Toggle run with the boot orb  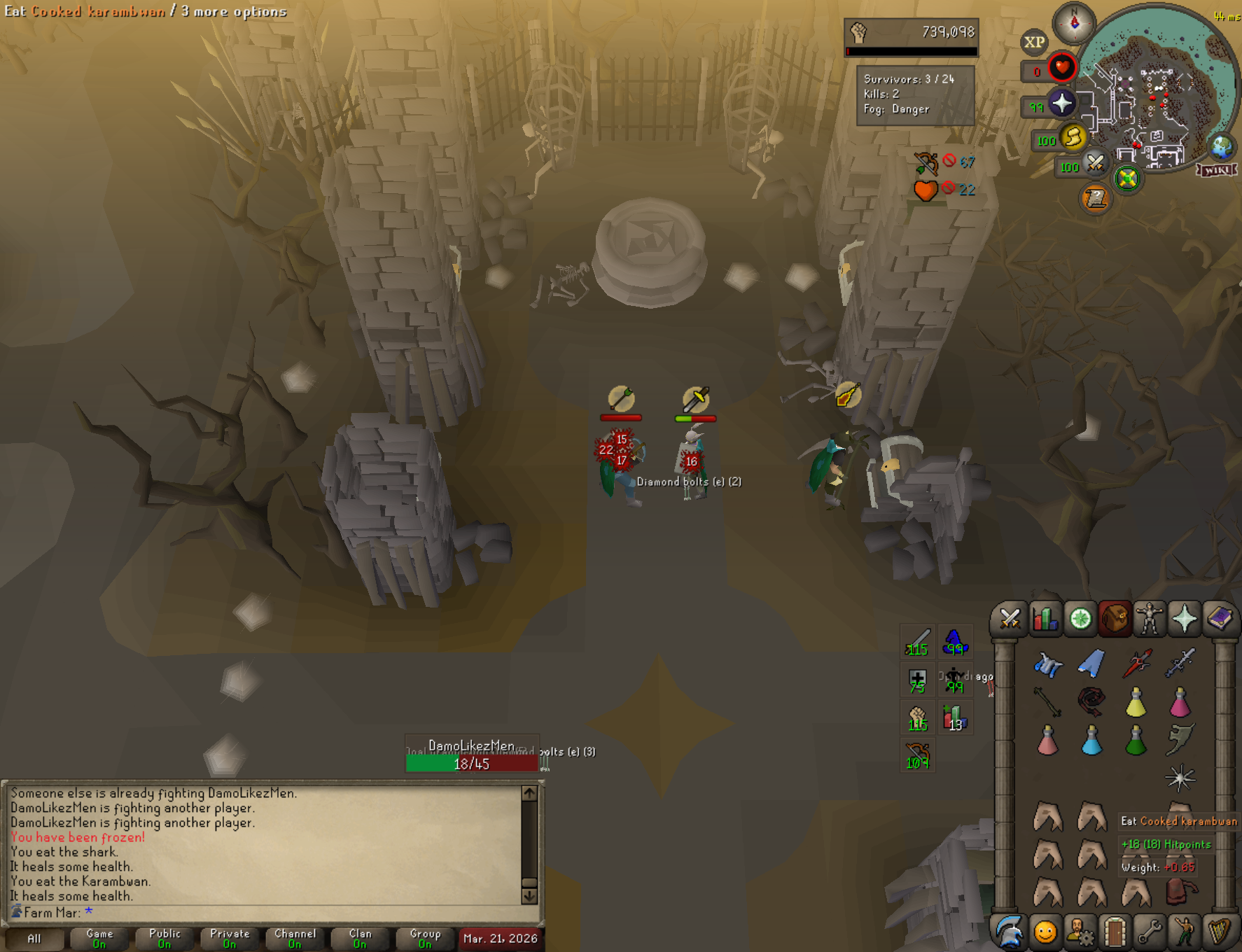(x=1073, y=137)
